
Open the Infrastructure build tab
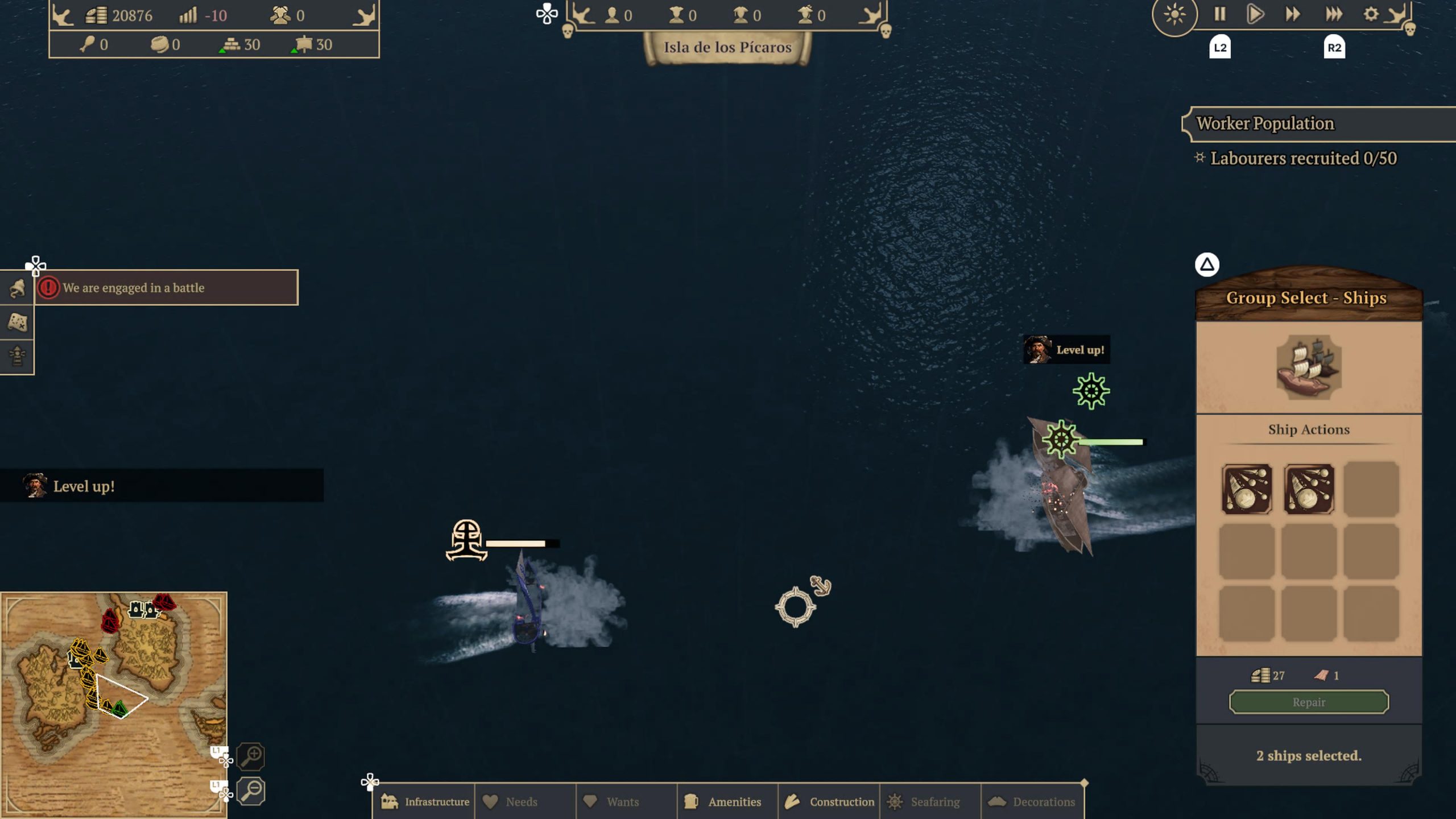[x=425, y=801]
